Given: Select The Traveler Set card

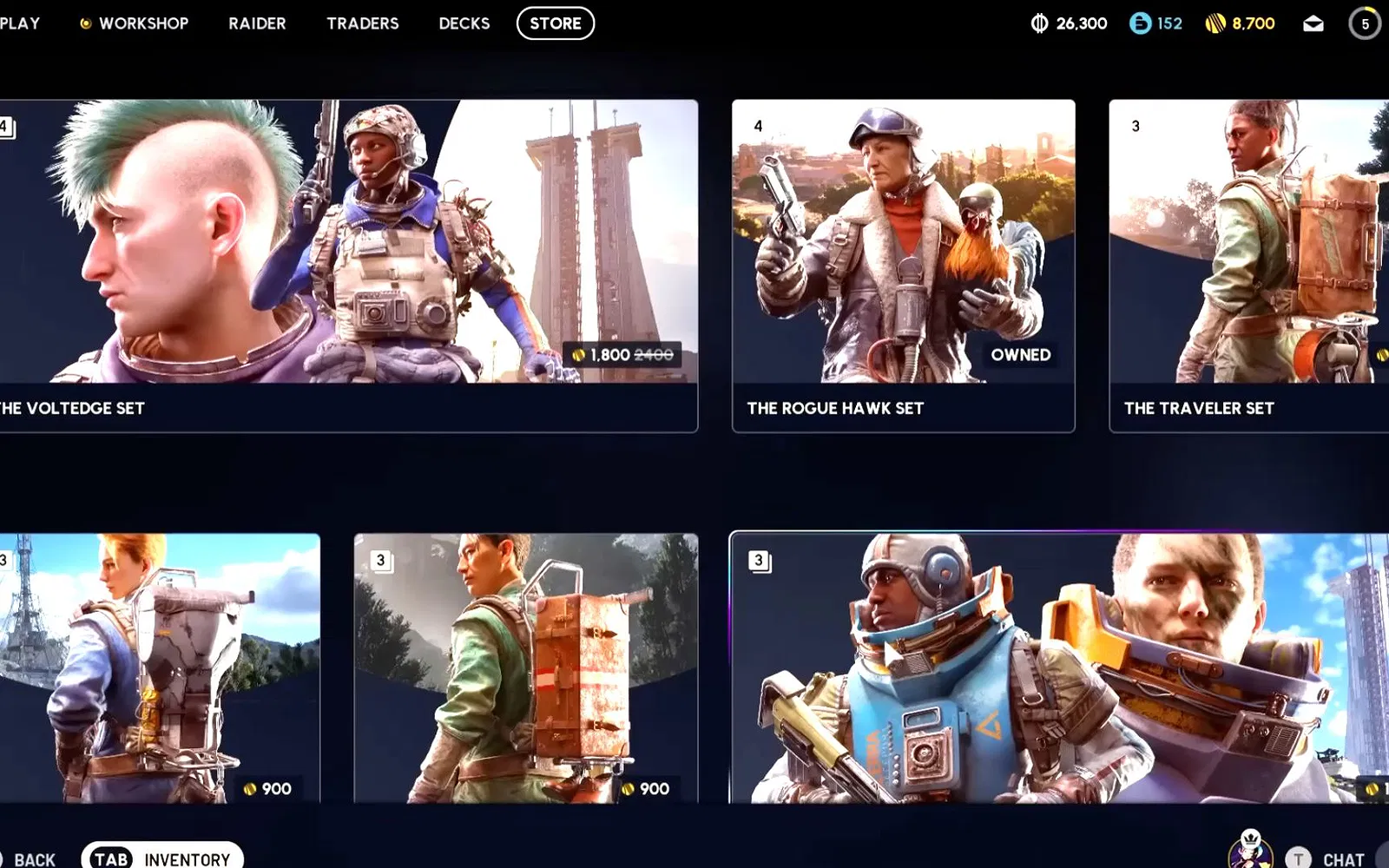Looking at the screenshot, I should click(x=1248, y=265).
